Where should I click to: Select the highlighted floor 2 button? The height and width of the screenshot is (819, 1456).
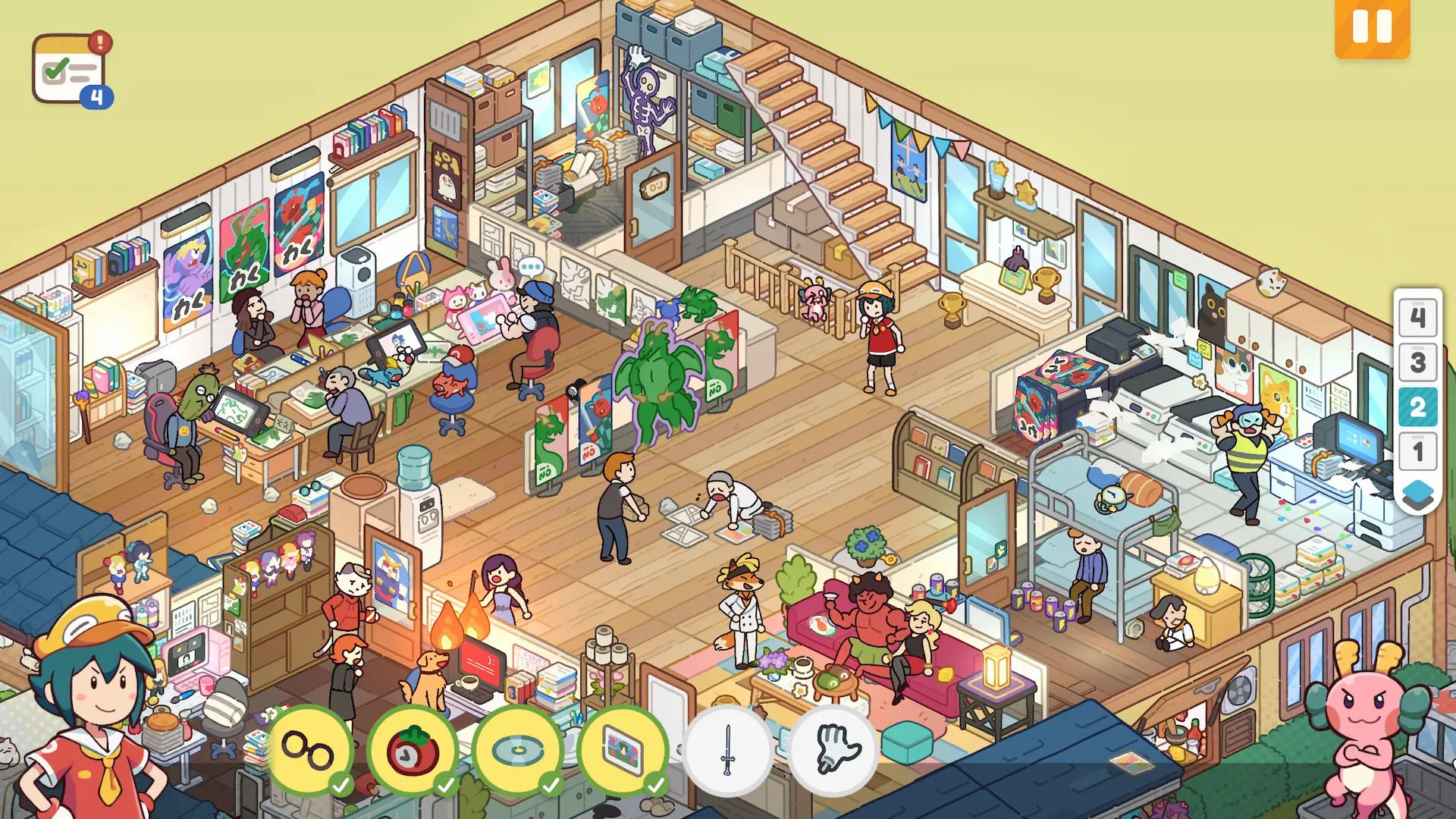1417,407
